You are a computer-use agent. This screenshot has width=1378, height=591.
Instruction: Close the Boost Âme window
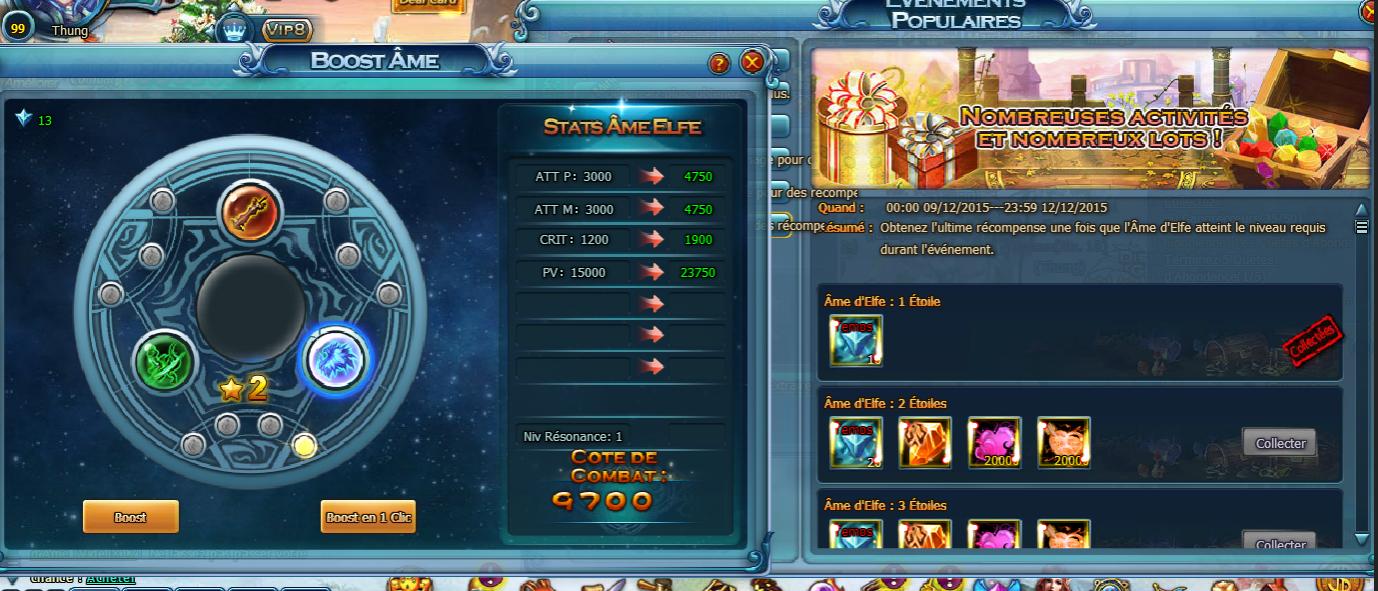pos(752,63)
